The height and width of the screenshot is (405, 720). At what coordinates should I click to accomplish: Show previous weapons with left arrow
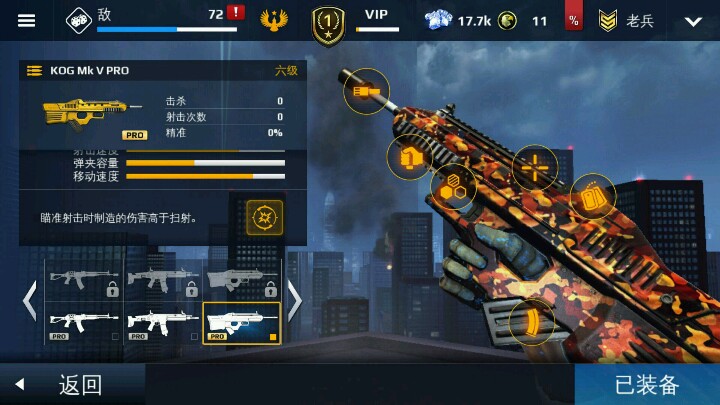point(30,300)
